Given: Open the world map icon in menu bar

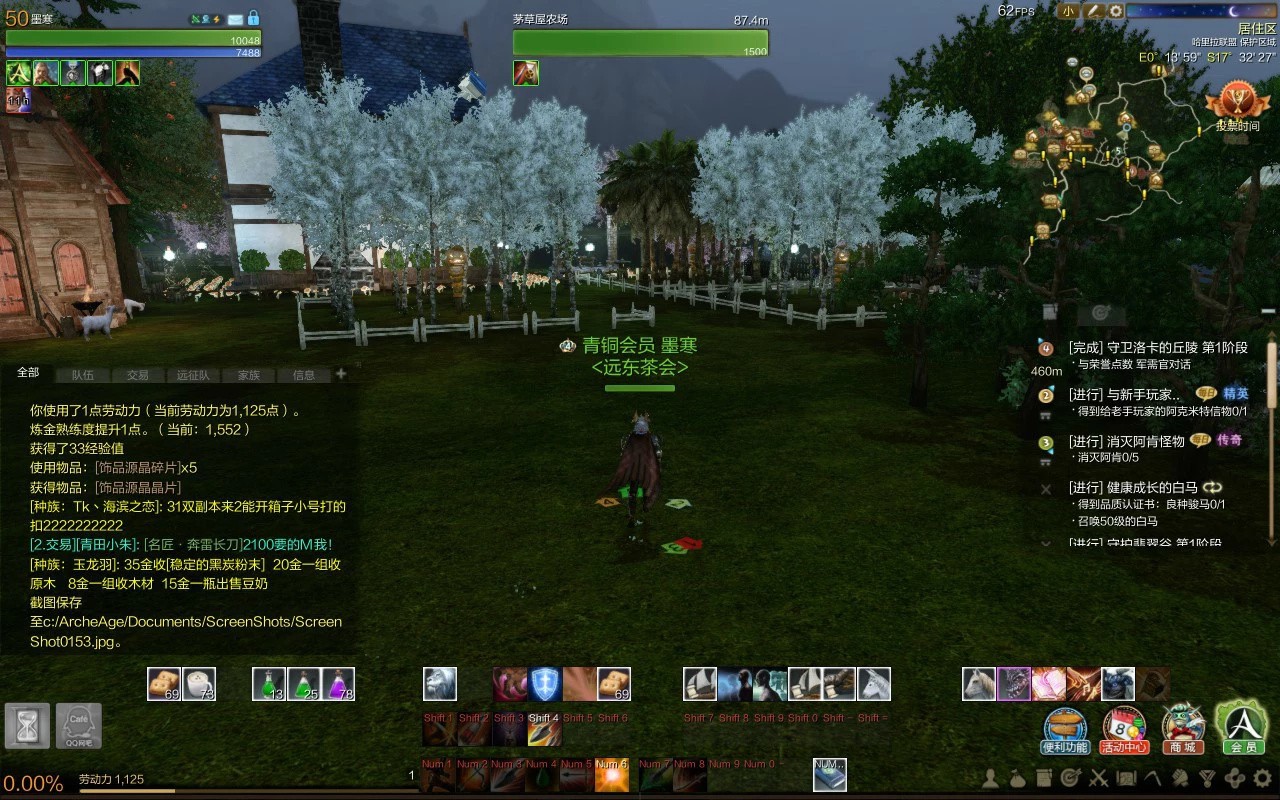Looking at the screenshot, I should click(x=1126, y=778).
